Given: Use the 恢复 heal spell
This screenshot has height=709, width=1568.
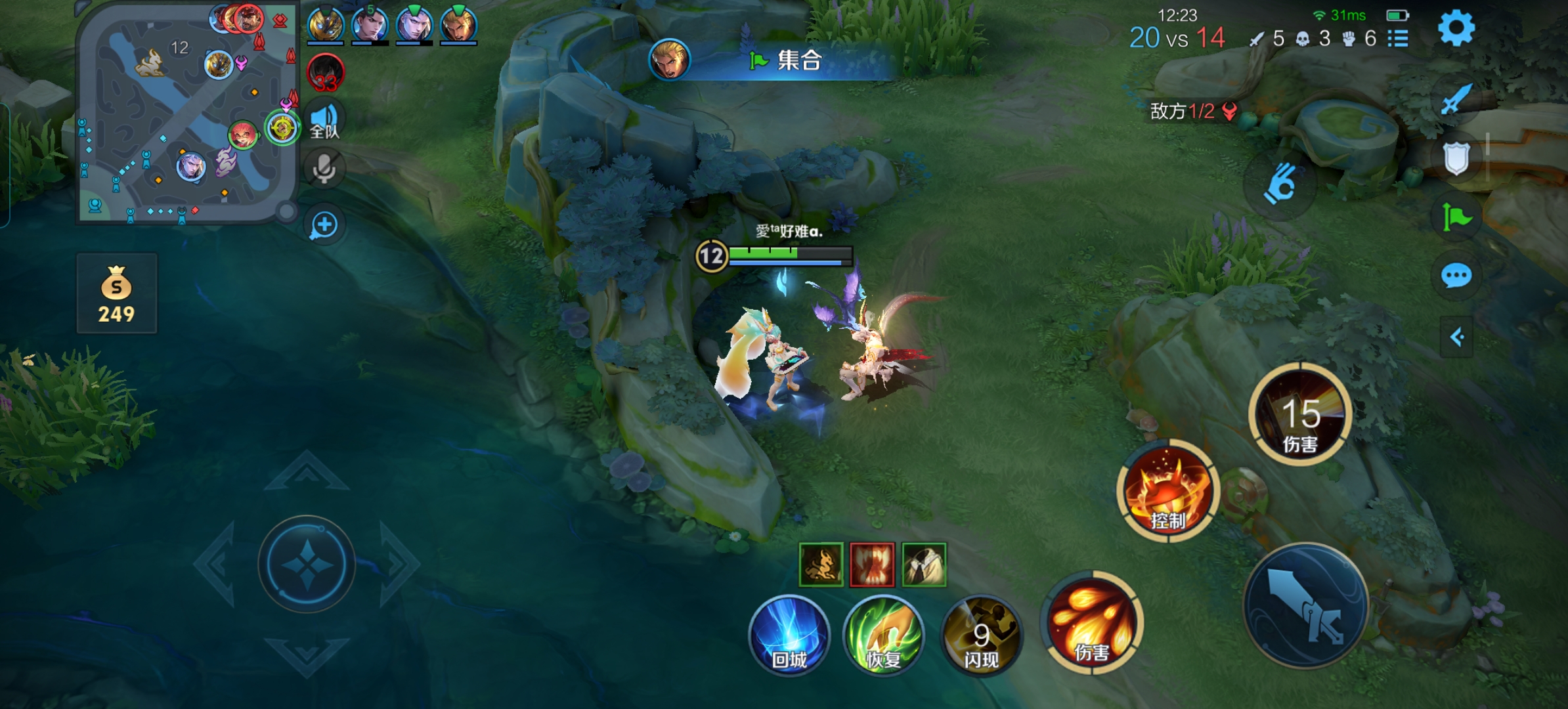Looking at the screenshot, I should tap(884, 635).
